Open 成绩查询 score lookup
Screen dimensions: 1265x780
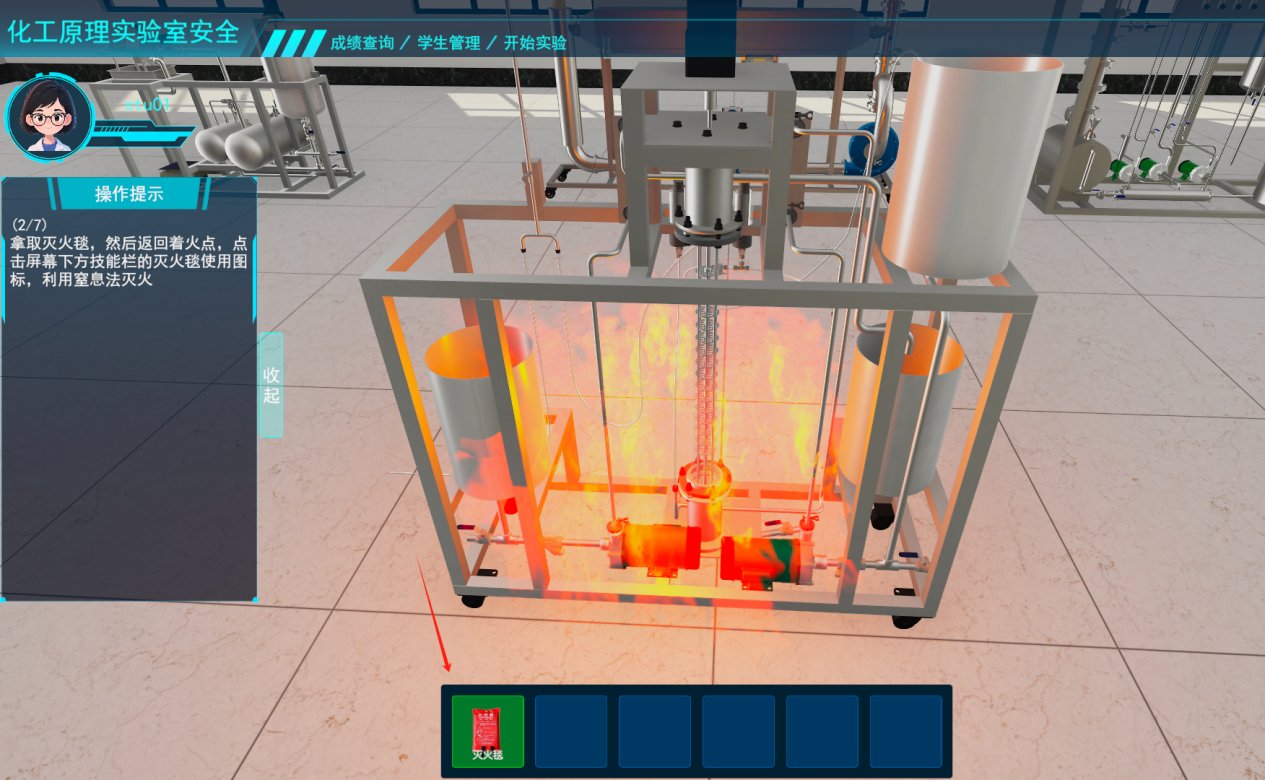(x=362, y=43)
